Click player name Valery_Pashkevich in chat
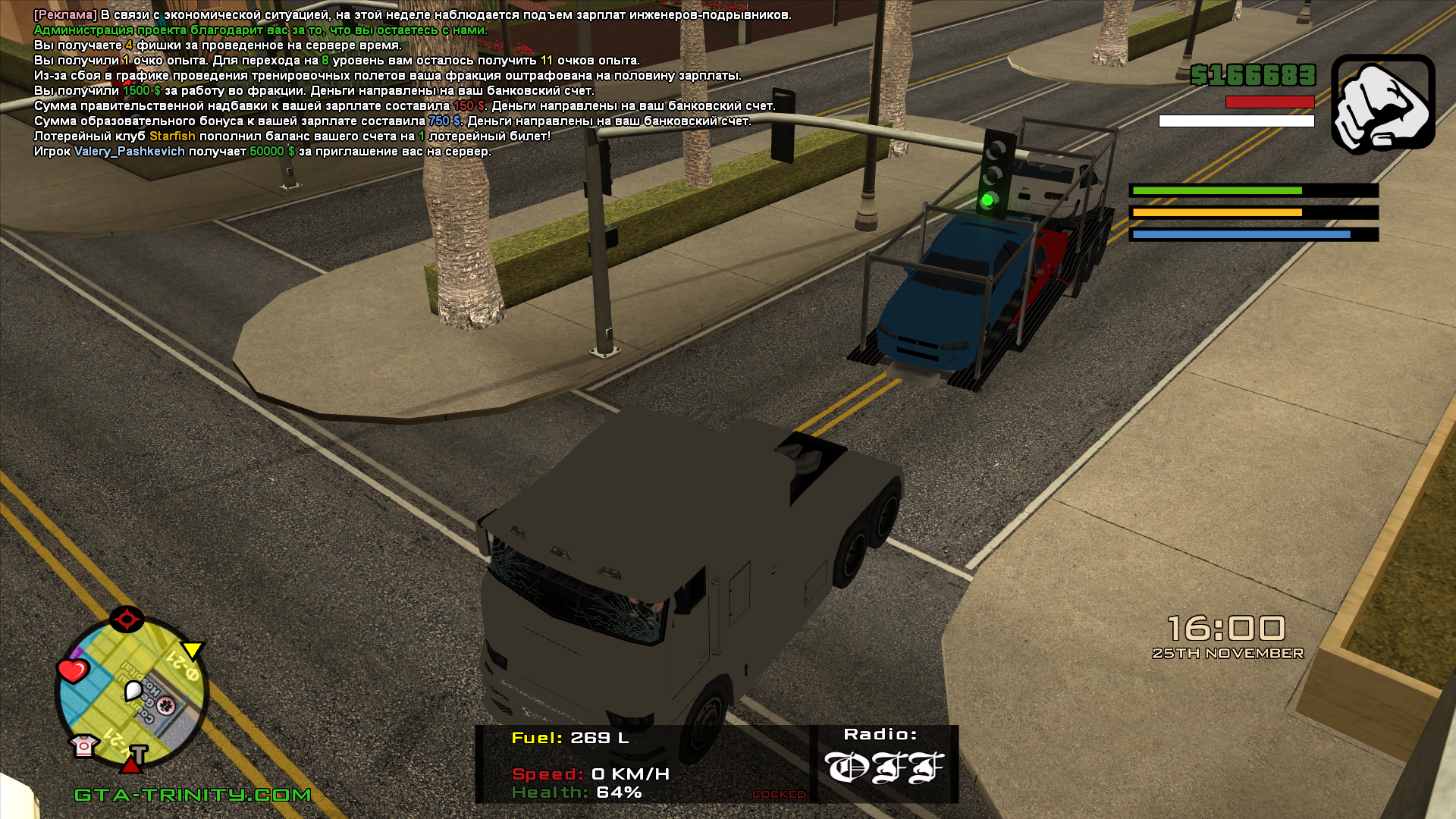 coord(130,152)
